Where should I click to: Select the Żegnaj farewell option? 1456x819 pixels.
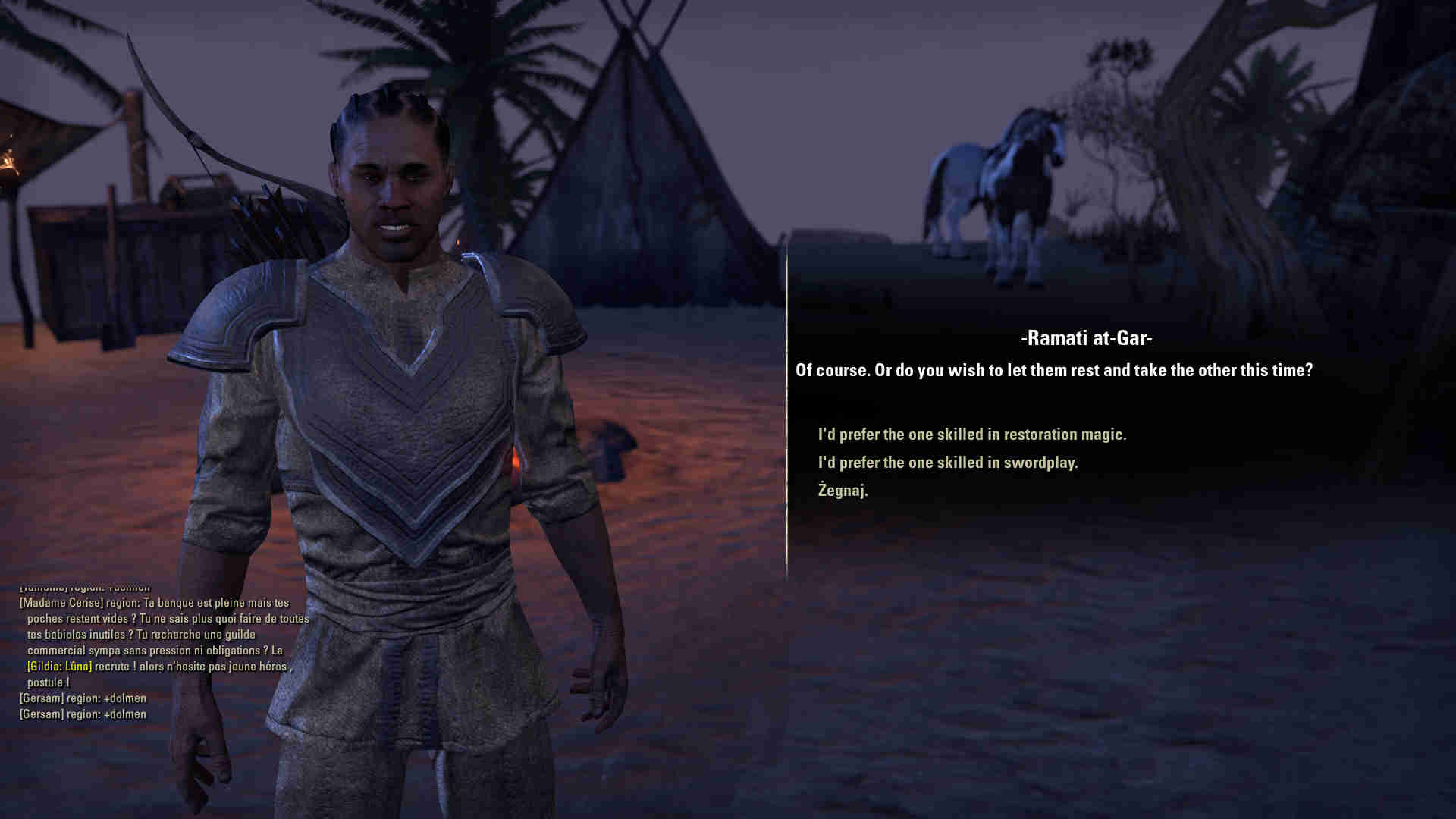click(843, 491)
